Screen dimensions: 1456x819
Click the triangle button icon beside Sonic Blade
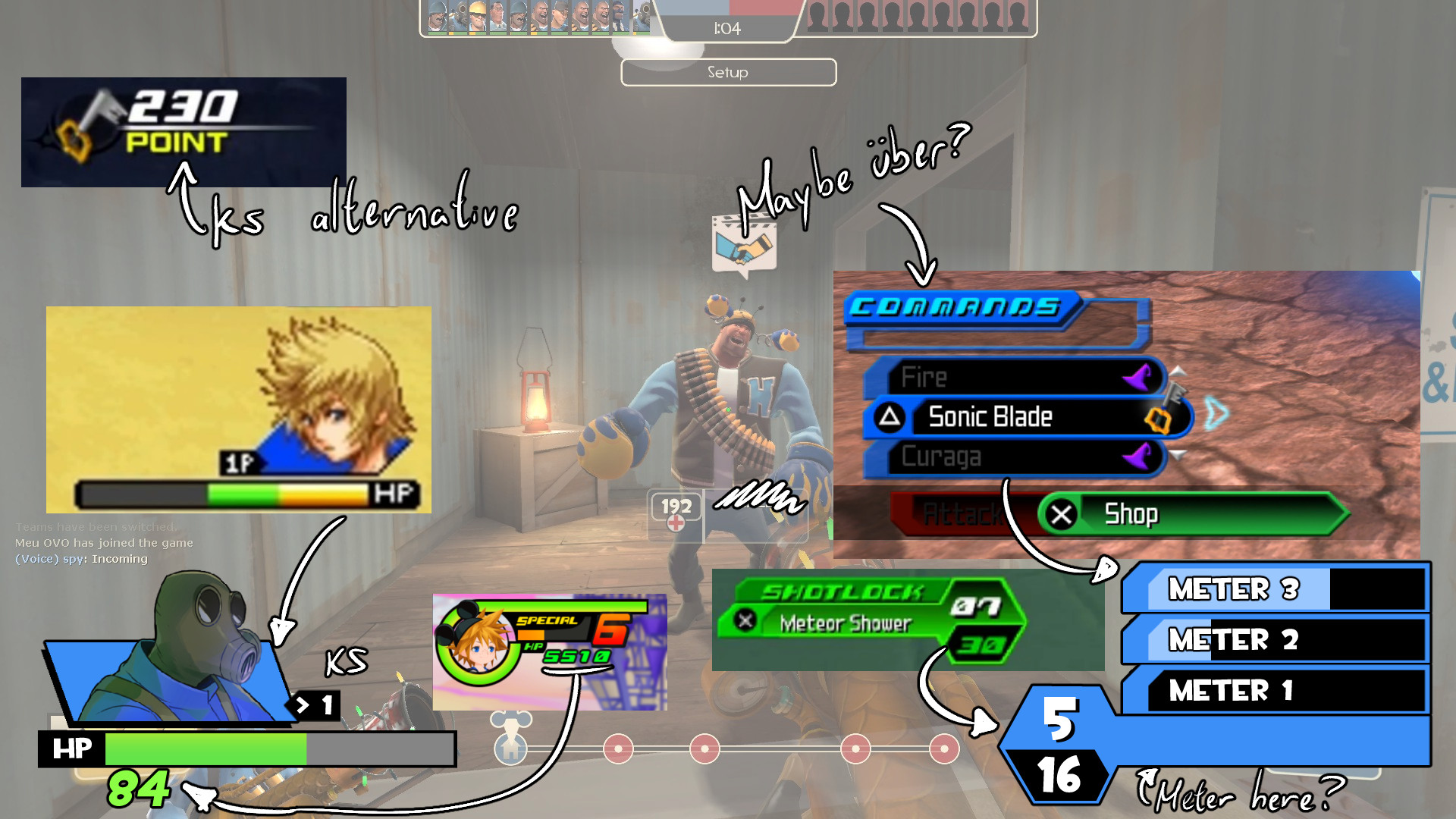[890, 416]
